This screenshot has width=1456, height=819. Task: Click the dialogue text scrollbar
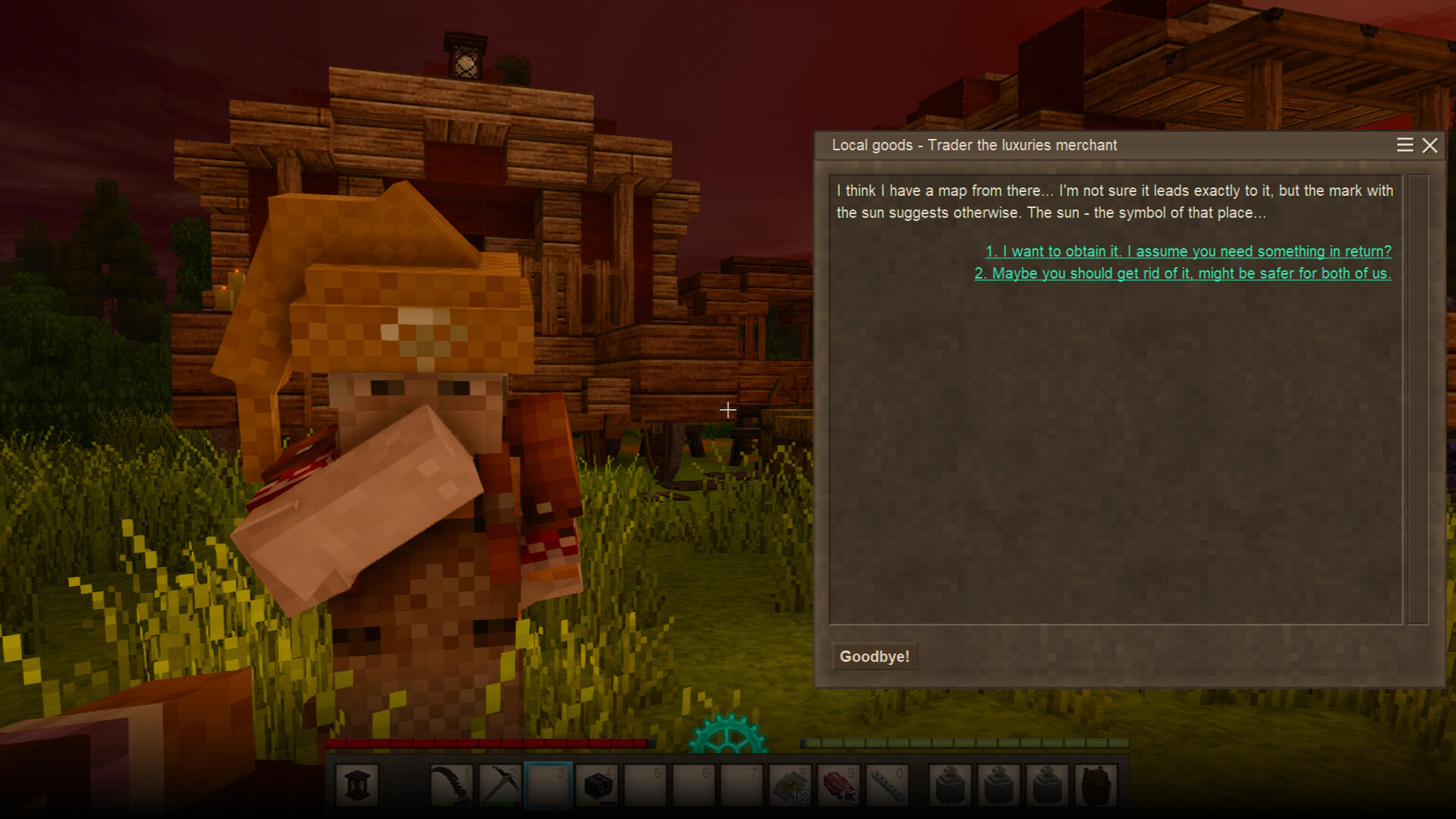pos(1417,399)
